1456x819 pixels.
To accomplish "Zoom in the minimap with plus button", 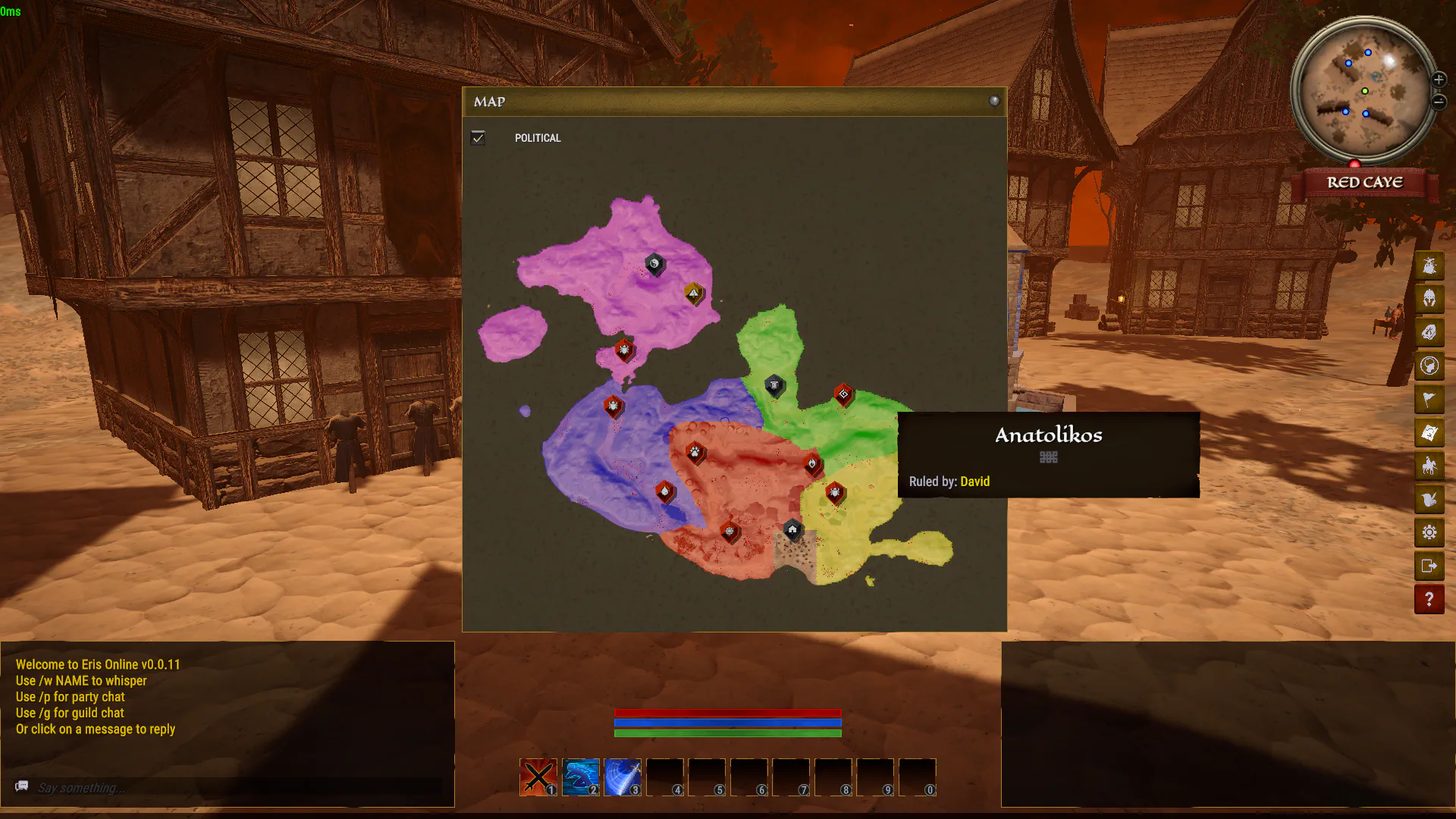I will (x=1439, y=80).
